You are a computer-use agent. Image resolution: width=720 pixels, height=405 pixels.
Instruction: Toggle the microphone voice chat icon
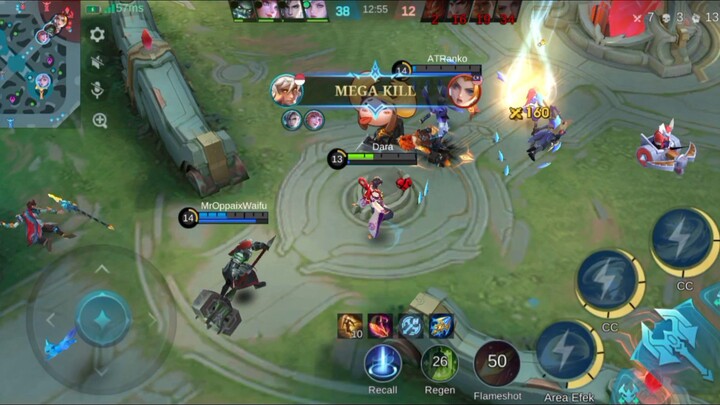coord(98,91)
